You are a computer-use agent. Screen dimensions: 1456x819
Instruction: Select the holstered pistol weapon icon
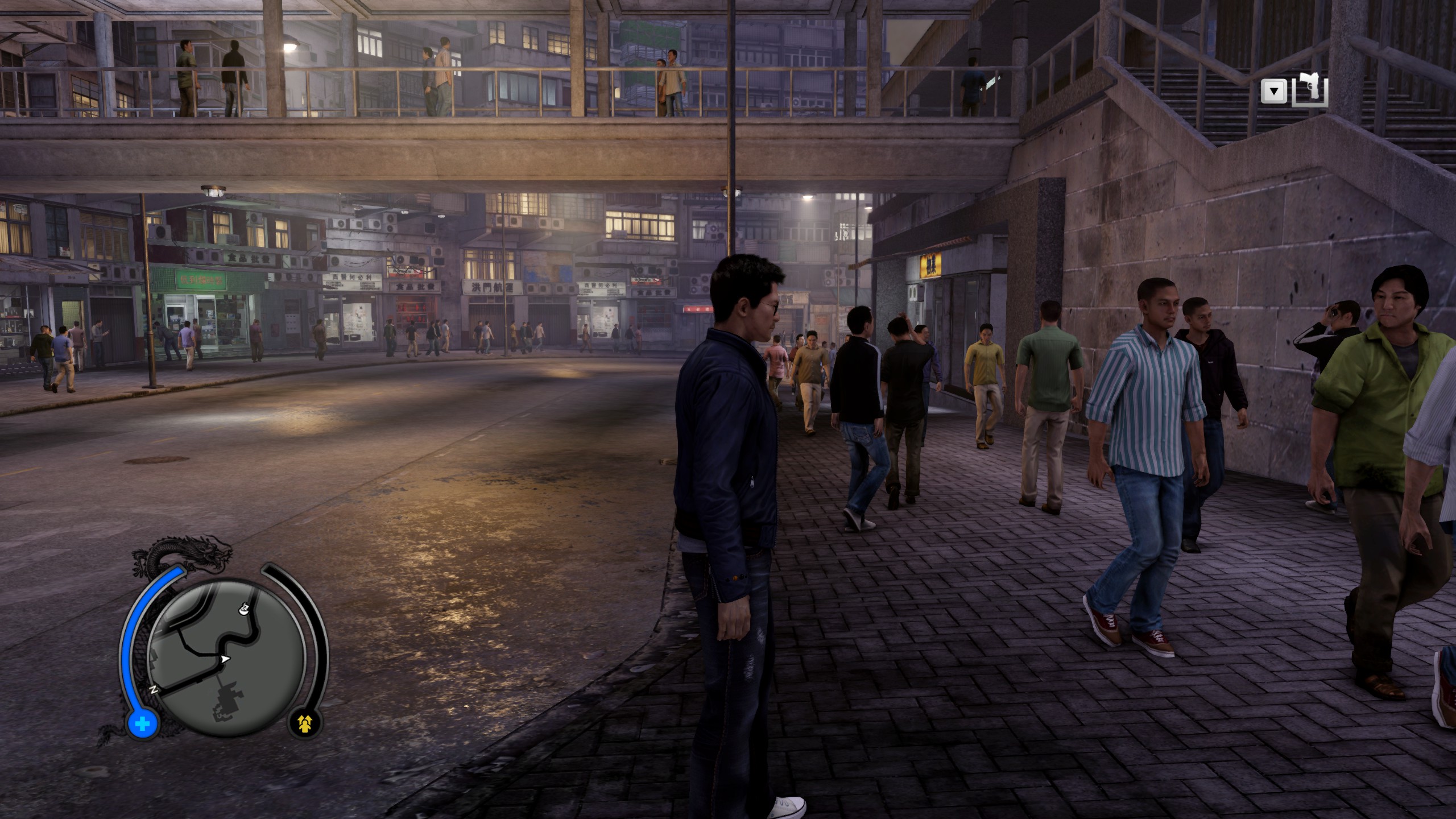[x=1310, y=90]
